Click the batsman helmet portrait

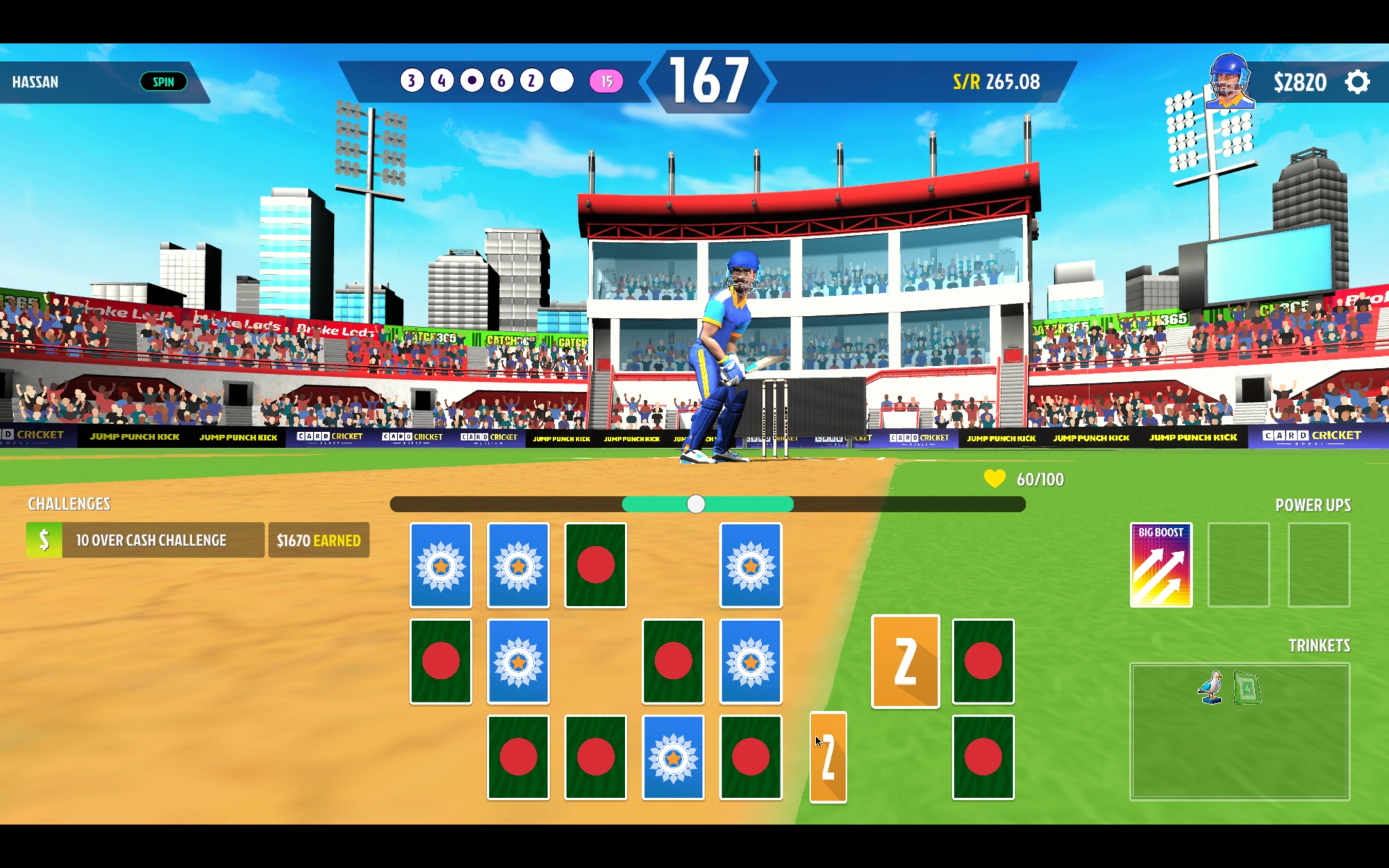click(1229, 81)
